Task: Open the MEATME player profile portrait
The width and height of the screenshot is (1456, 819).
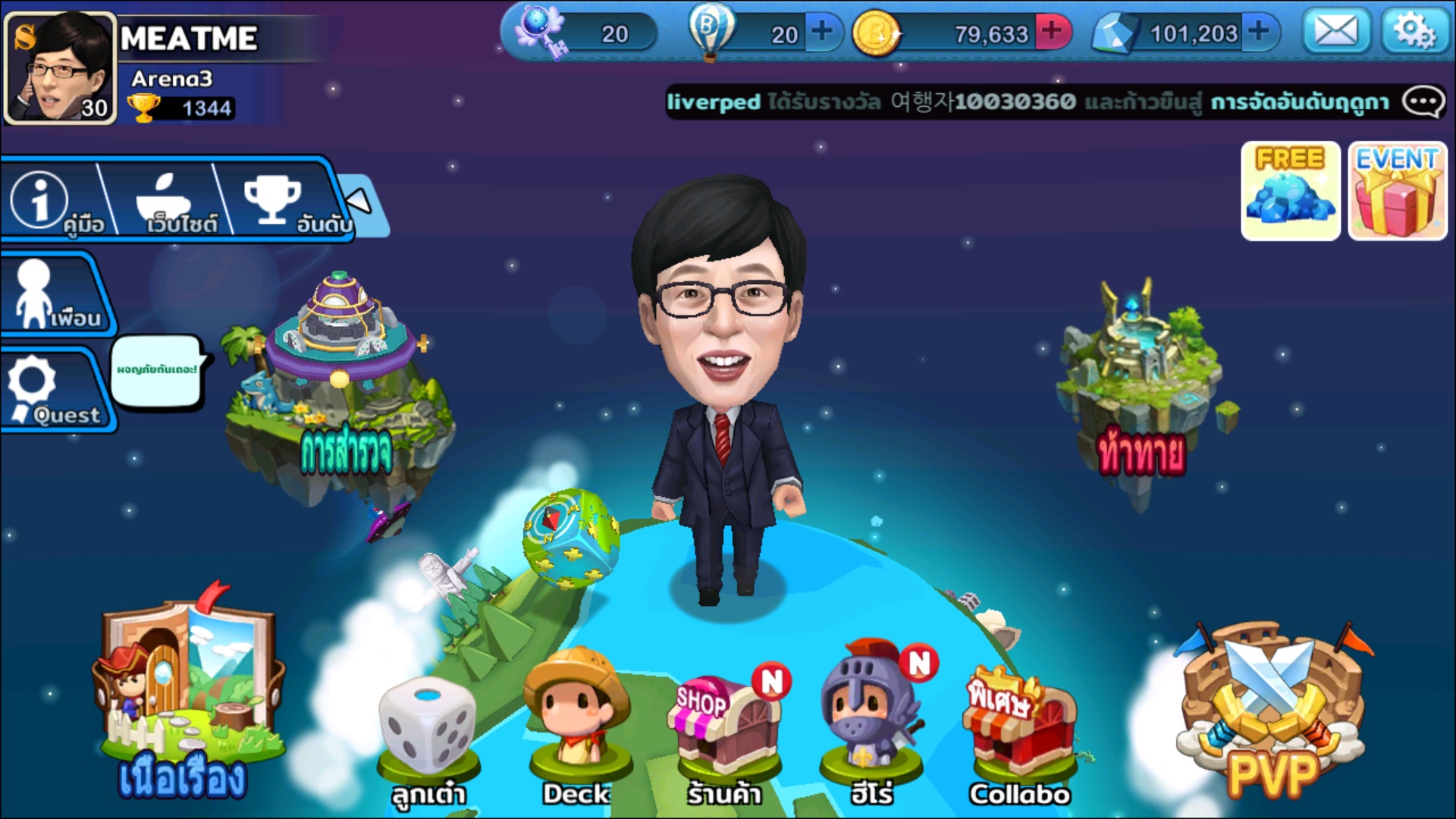Action: 61,68
